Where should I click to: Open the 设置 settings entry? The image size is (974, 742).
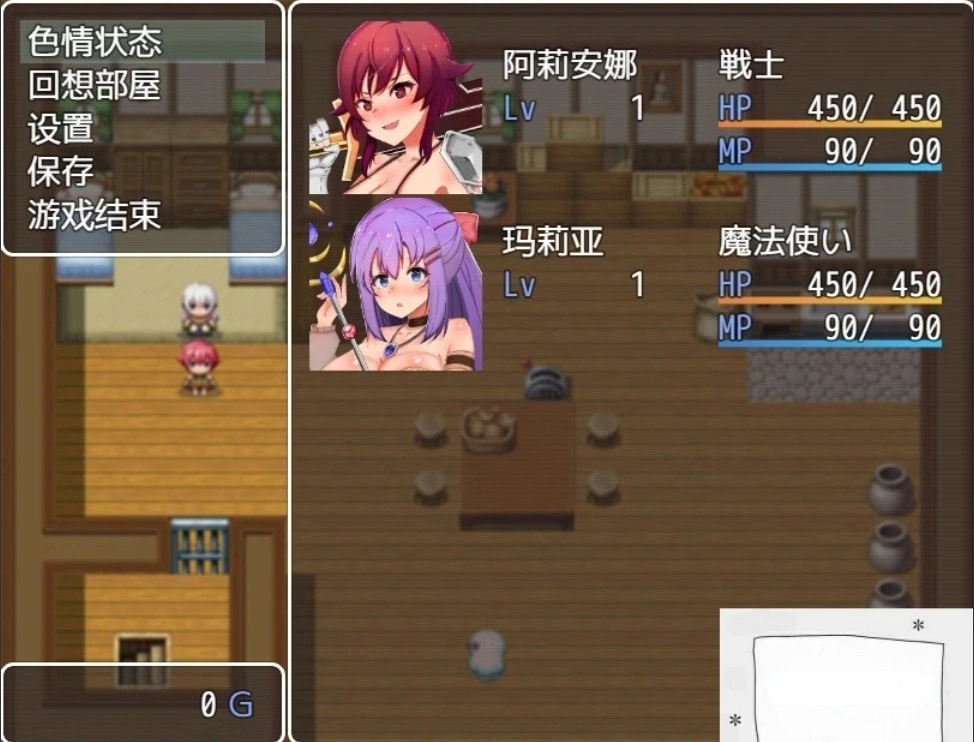(x=61, y=128)
